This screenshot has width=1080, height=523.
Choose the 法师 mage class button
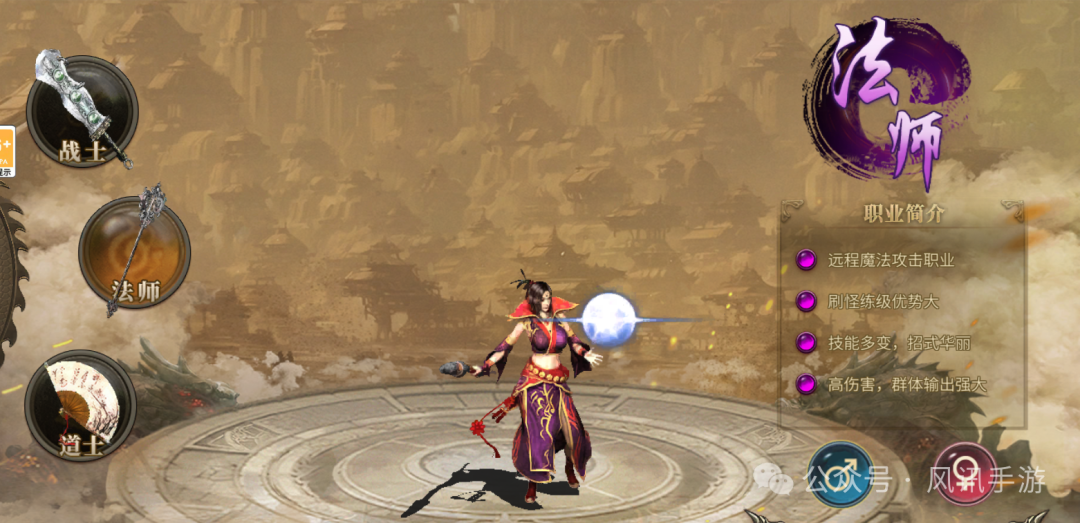[x=134, y=252]
